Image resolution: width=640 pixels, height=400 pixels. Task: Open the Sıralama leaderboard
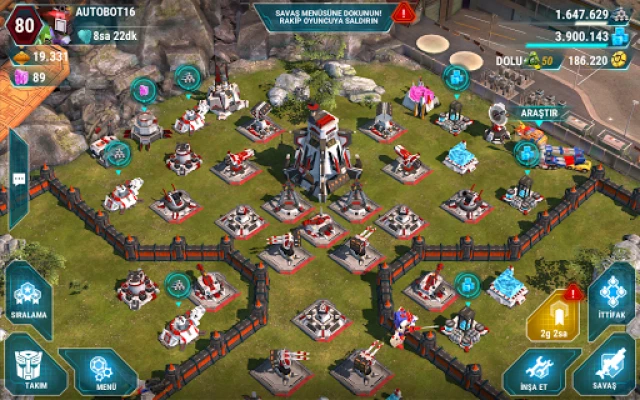28,292
